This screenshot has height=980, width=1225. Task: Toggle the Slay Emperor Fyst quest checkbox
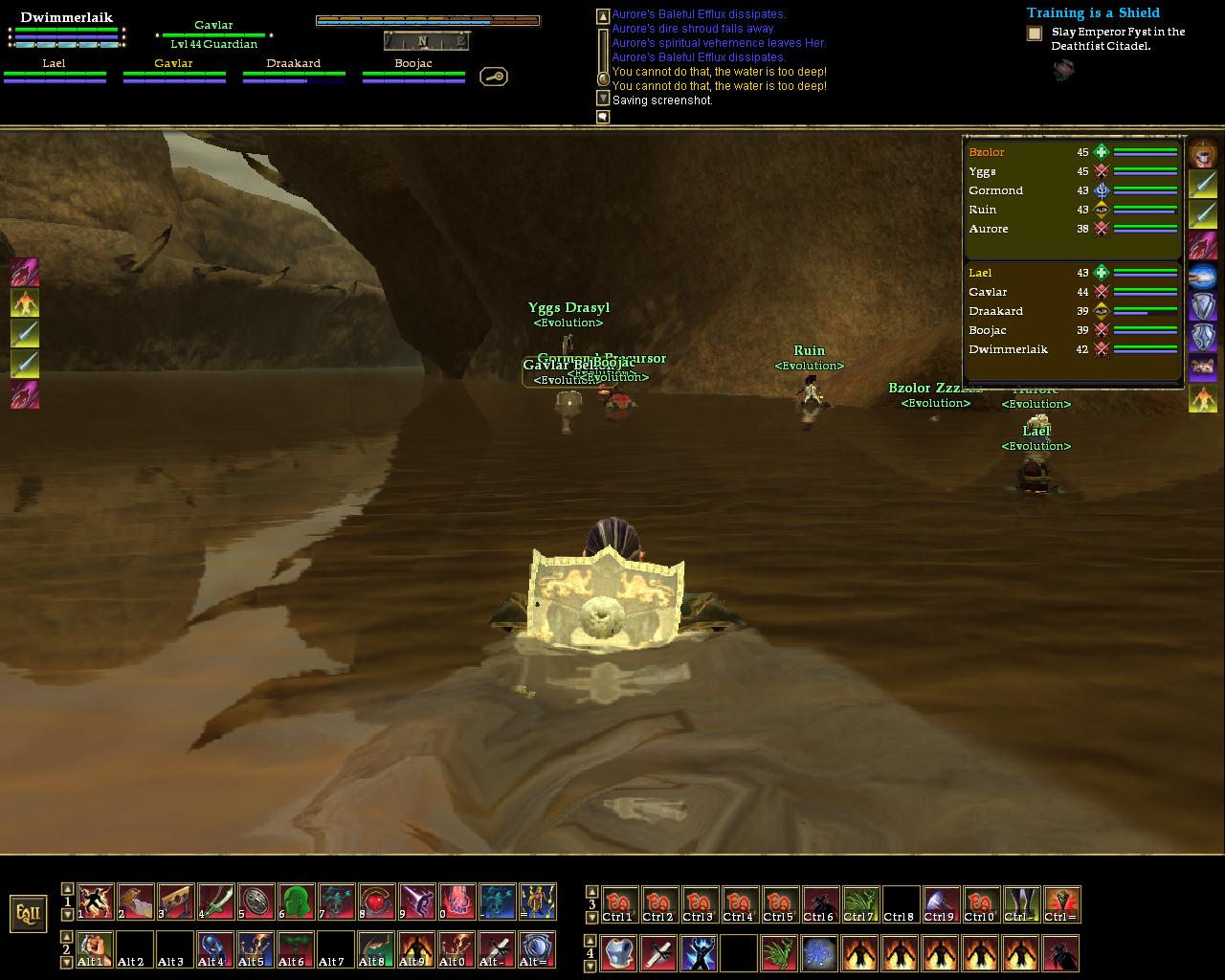click(x=1035, y=33)
